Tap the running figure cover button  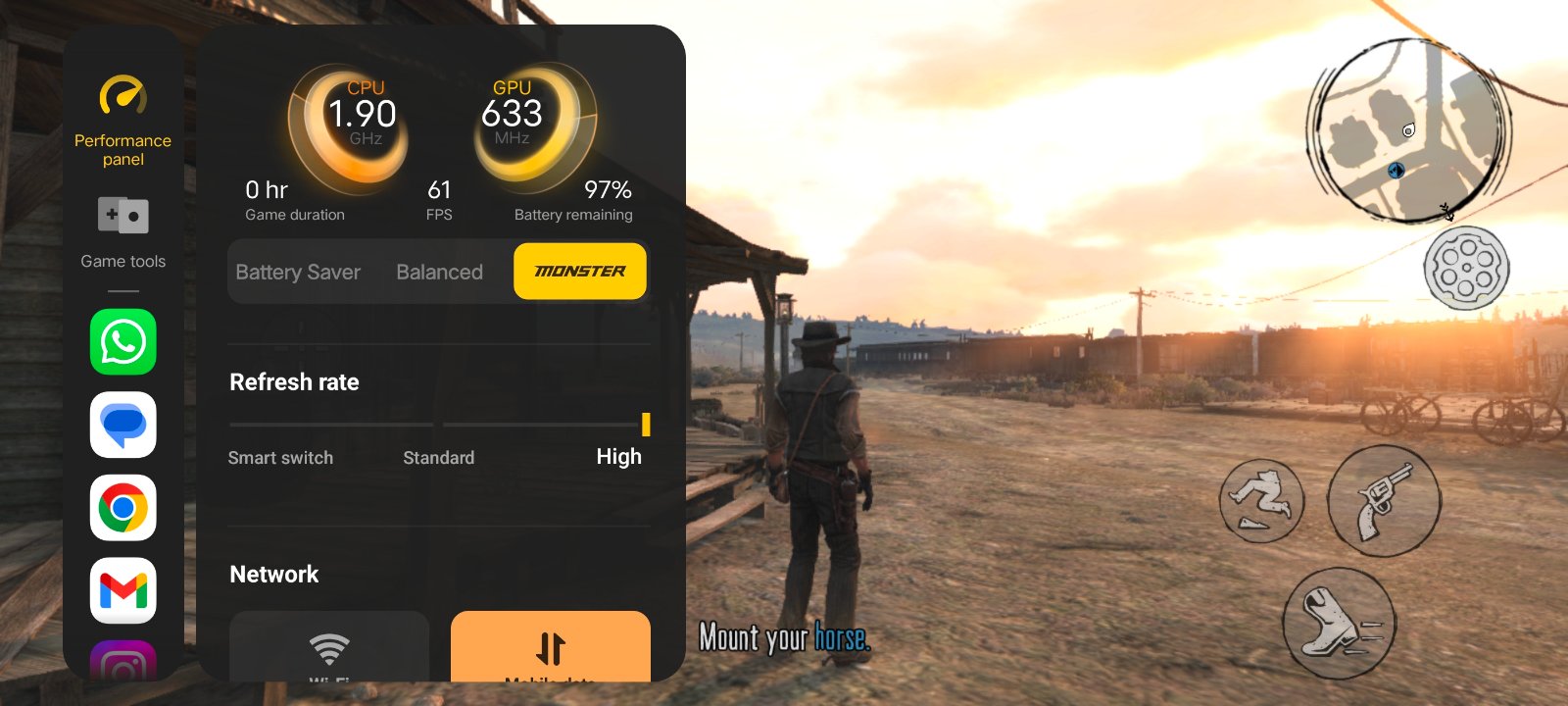1261,500
